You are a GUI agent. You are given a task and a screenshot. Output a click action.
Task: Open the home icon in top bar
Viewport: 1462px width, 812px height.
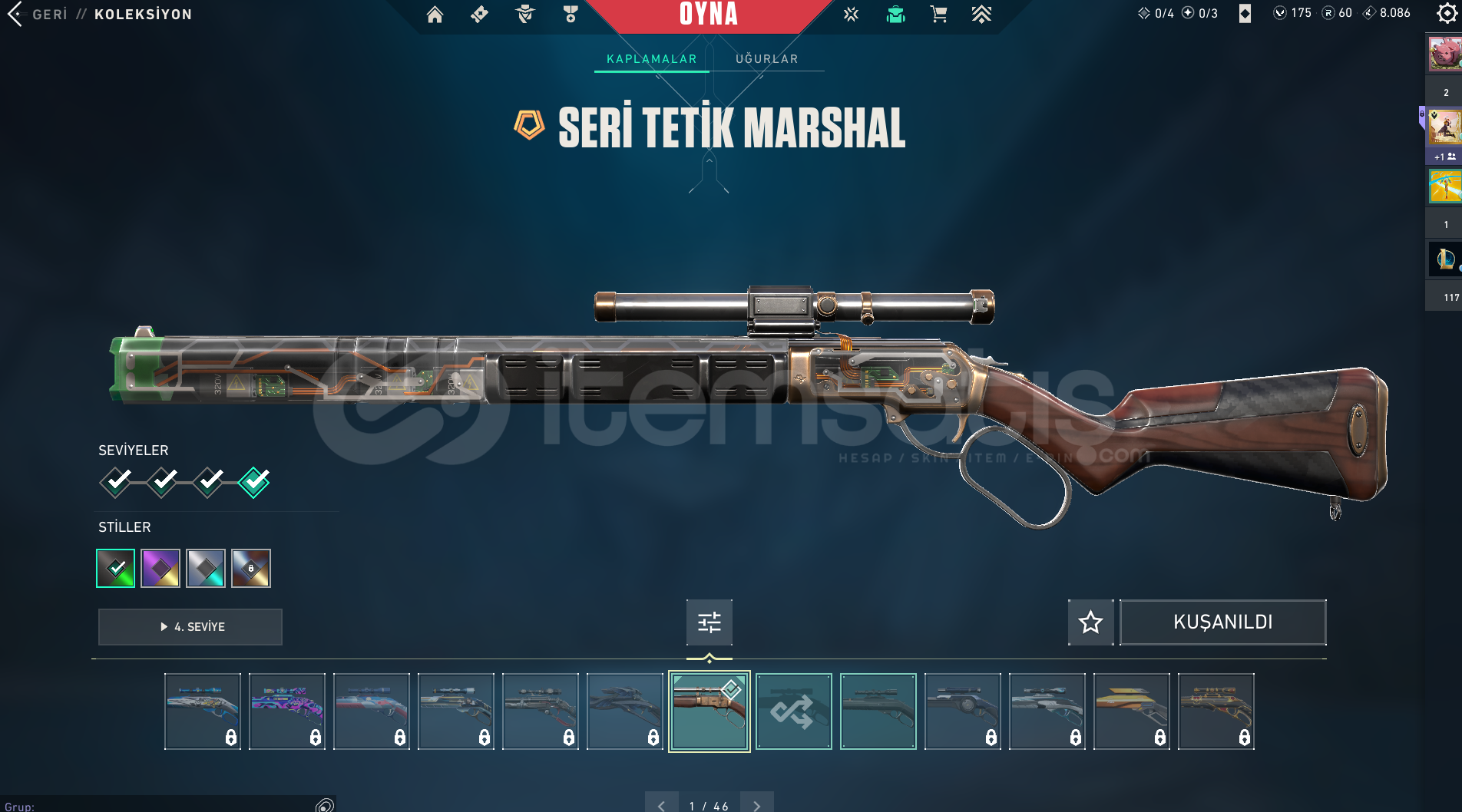tap(435, 15)
